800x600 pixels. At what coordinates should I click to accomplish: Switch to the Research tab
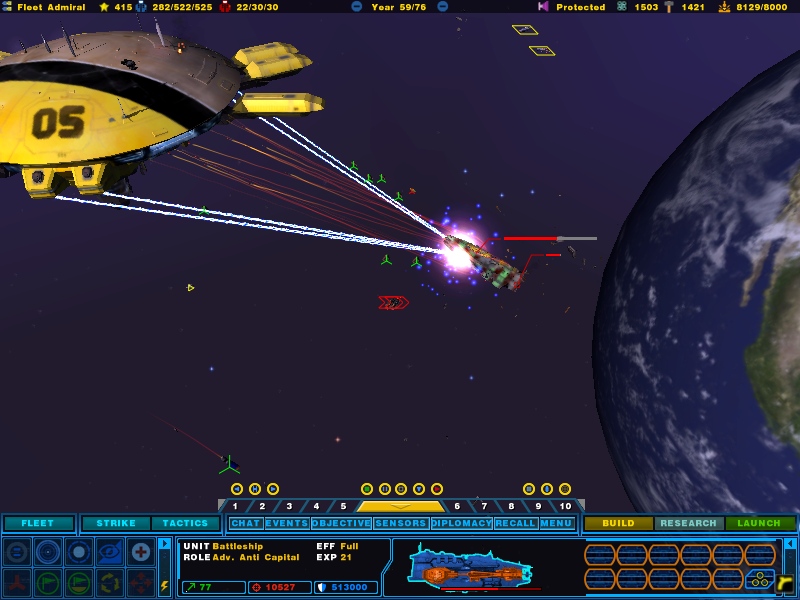tap(689, 523)
